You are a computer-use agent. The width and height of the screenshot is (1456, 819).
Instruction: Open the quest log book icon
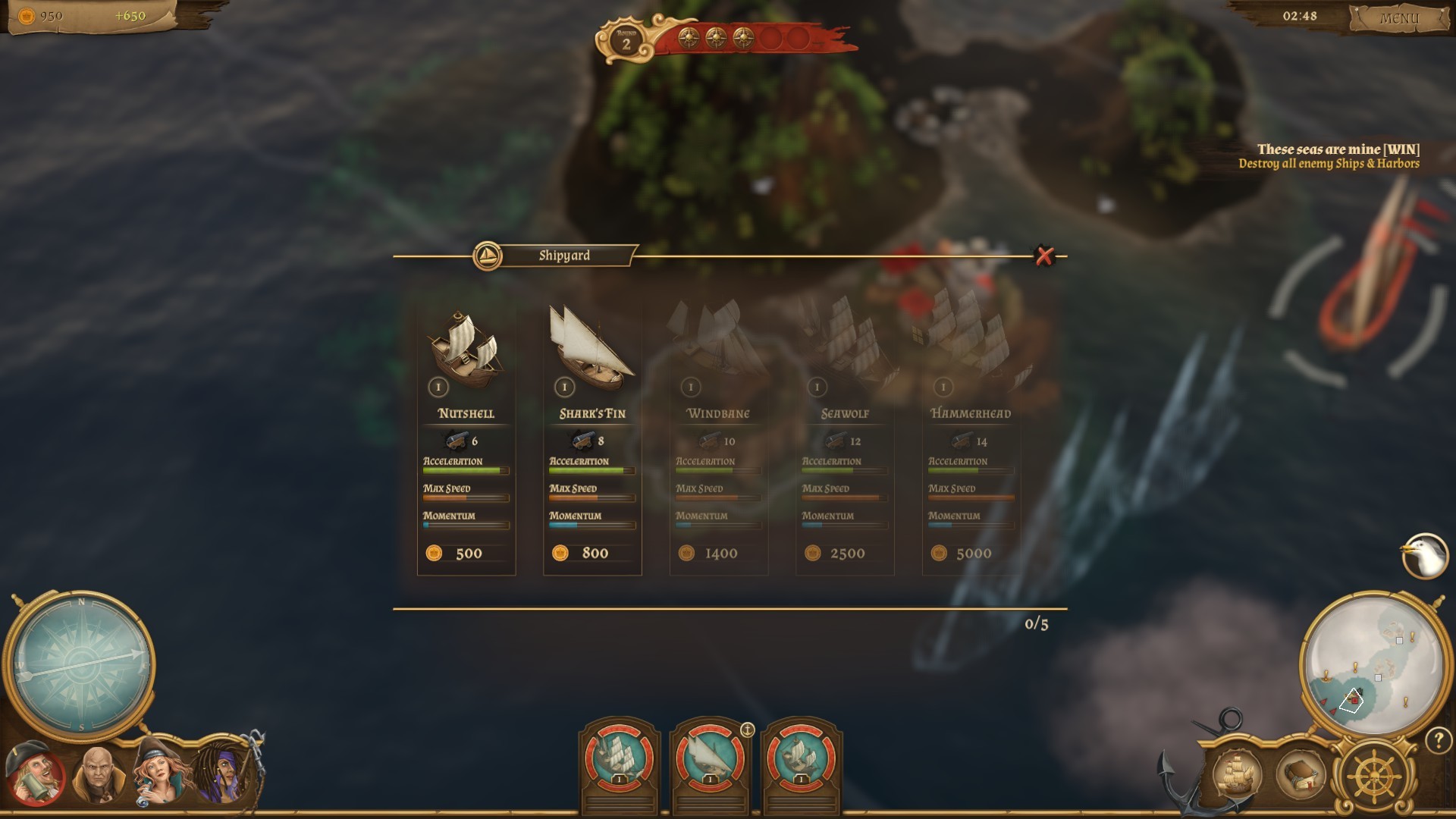coord(1300,775)
